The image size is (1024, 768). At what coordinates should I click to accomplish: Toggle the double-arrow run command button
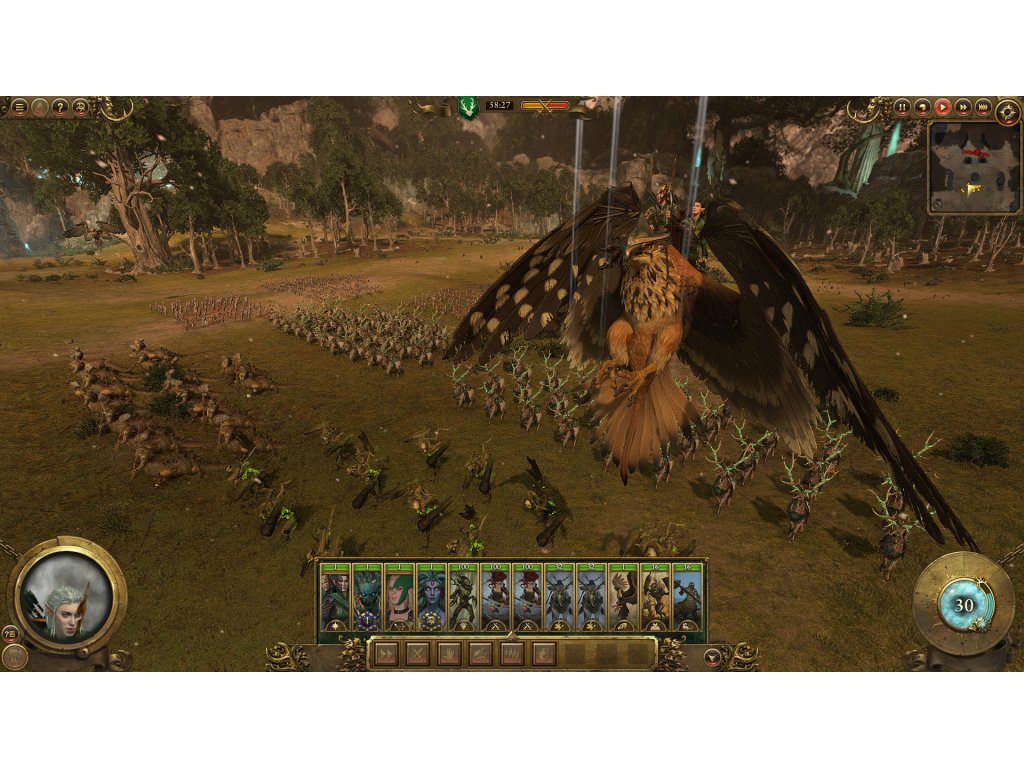[x=386, y=654]
